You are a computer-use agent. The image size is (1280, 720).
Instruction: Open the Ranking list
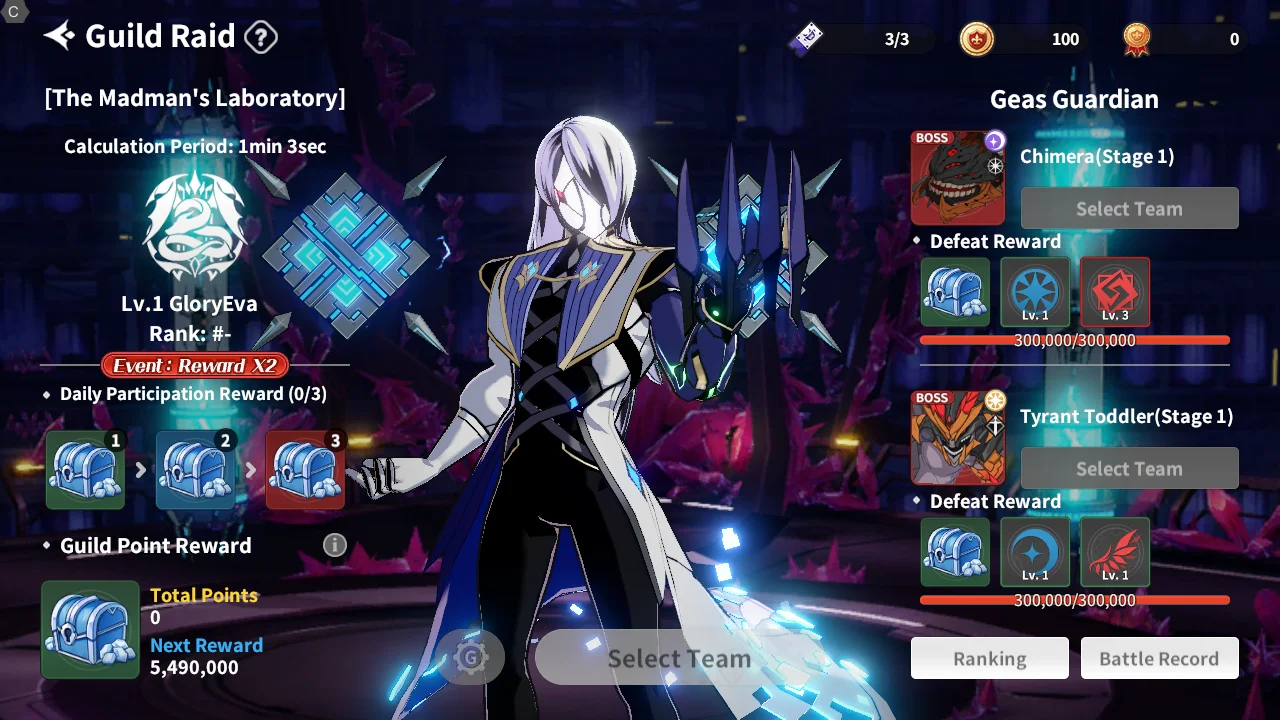(x=989, y=659)
